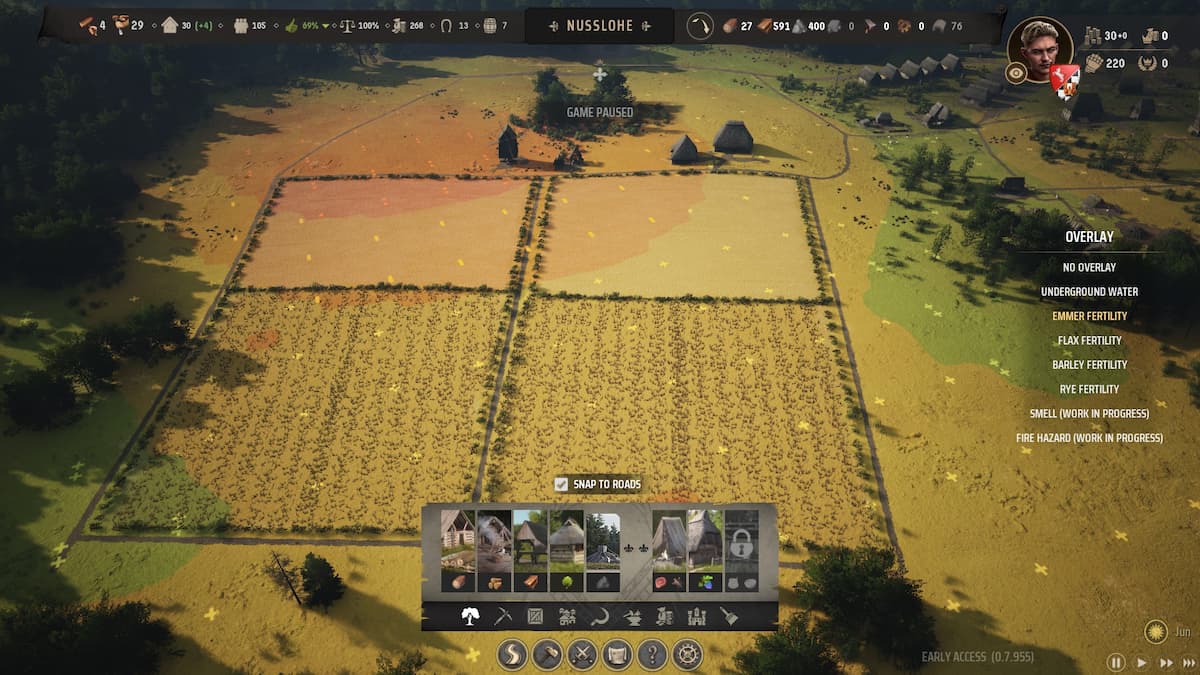The image size is (1200, 675).
Task: Set game speed to fastest
Action: click(x=1189, y=662)
